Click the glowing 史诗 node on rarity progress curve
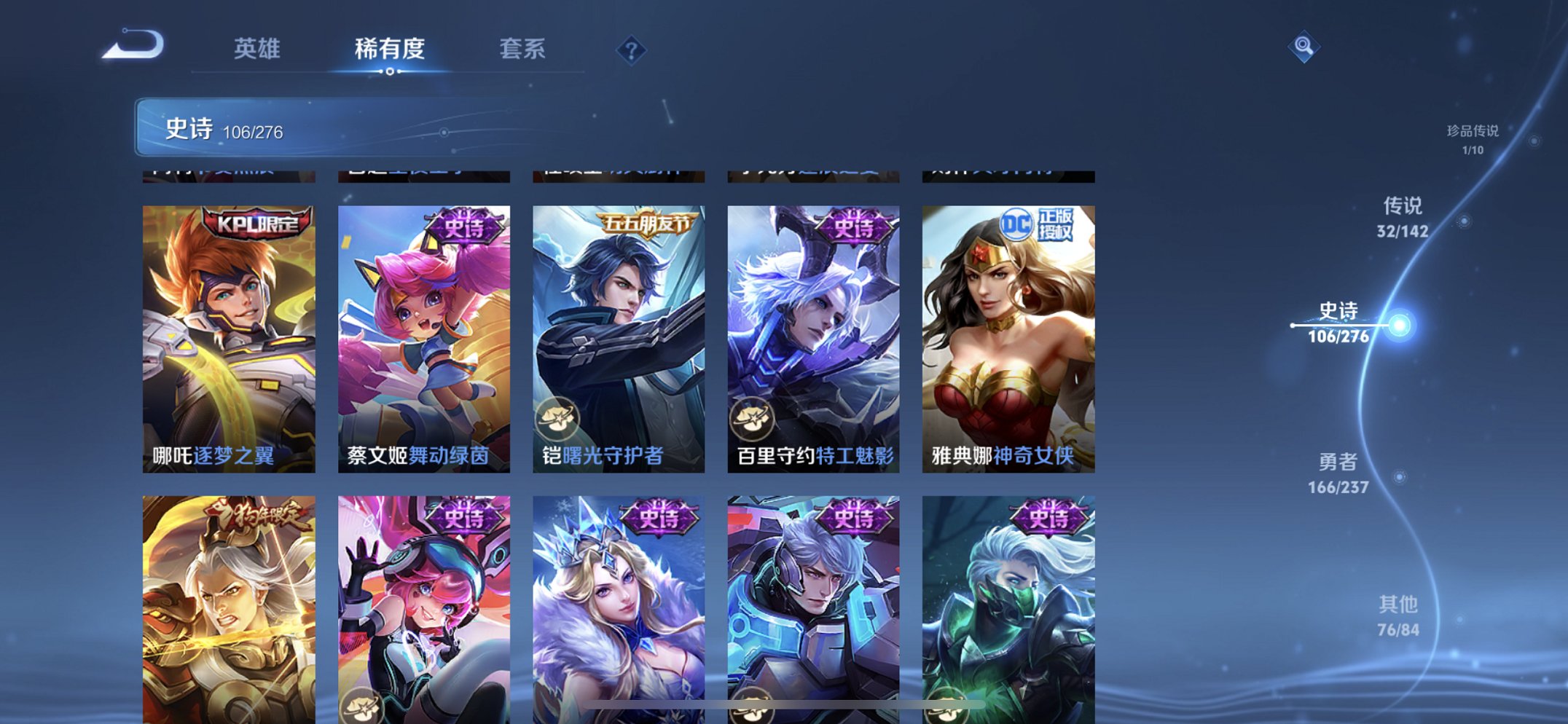 [x=1398, y=325]
